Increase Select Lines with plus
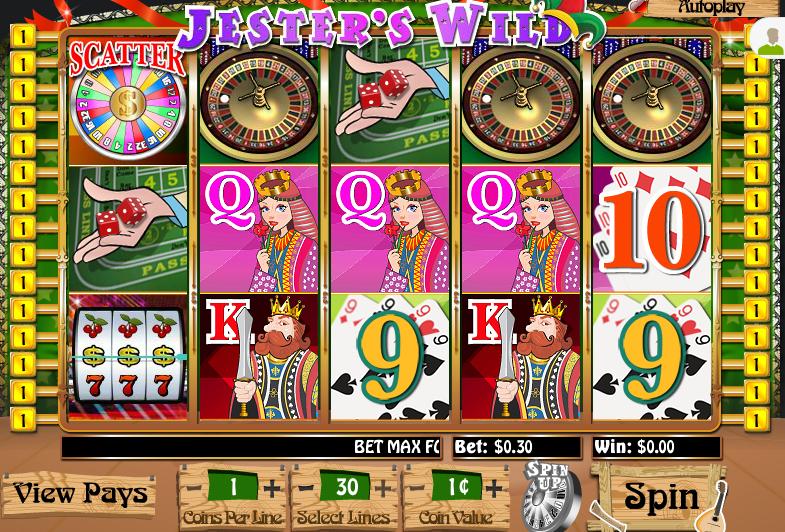The width and height of the screenshot is (785, 532). 383,488
